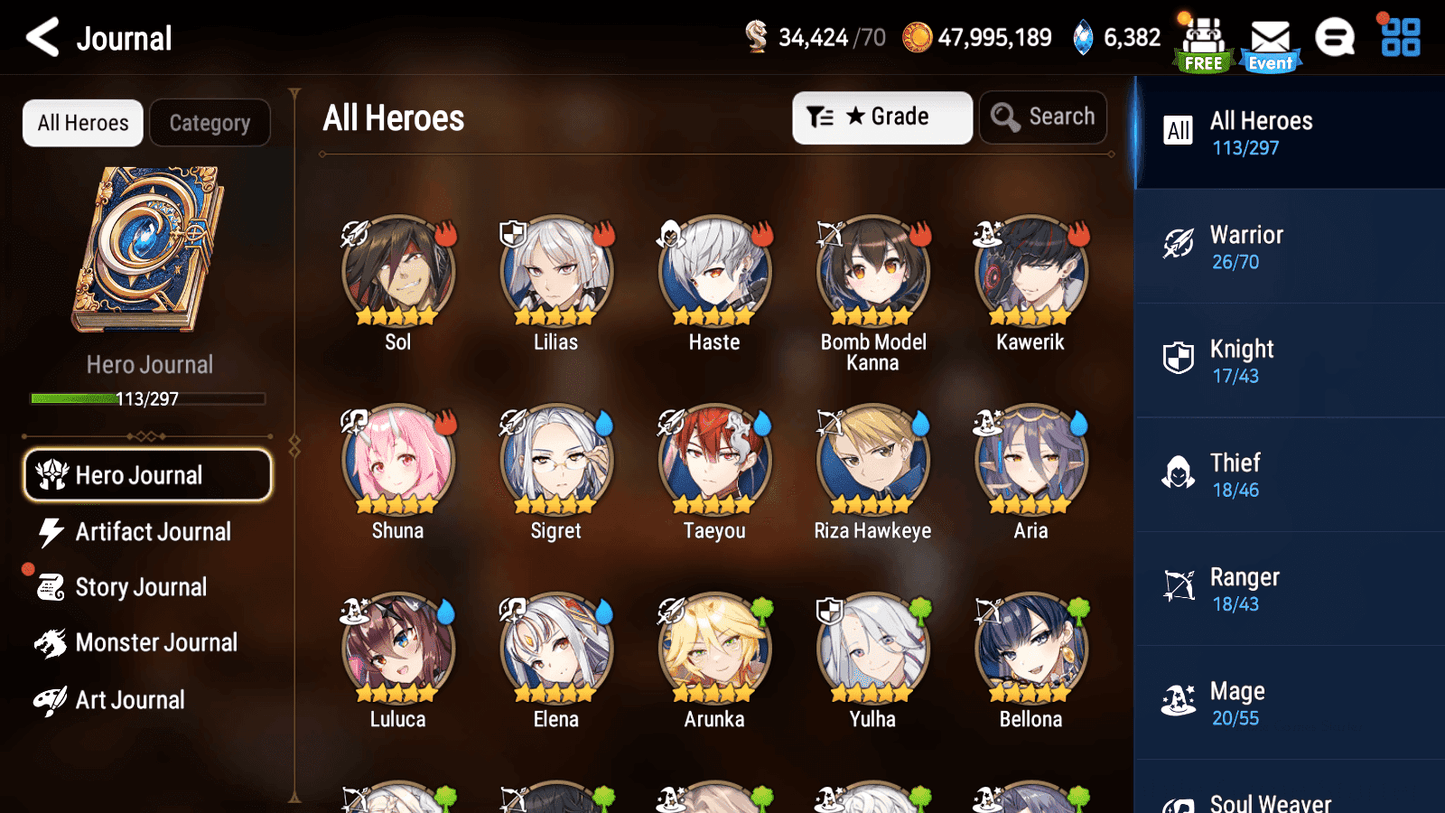The height and width of the screenshot is (813, 1445).
Task: Select the Ranger class filter
Action: 1289,588
